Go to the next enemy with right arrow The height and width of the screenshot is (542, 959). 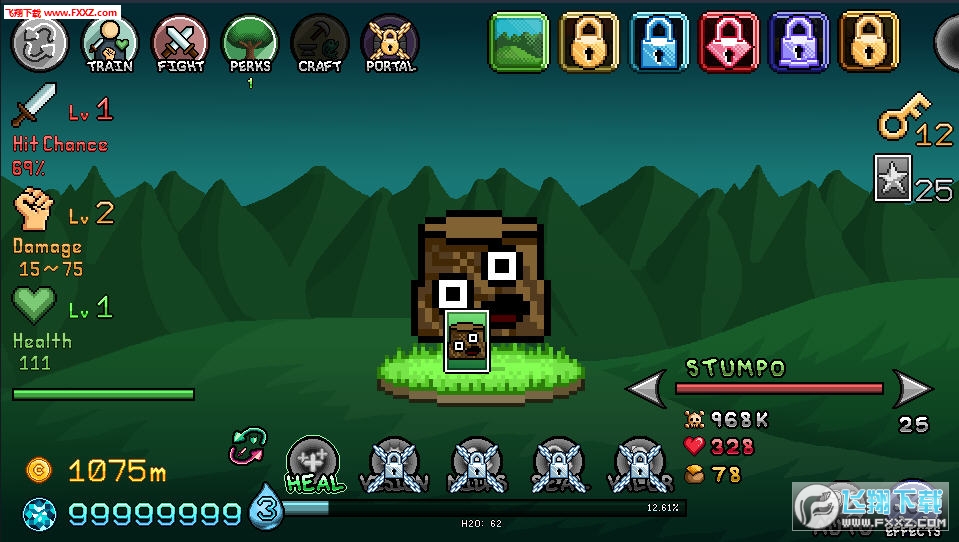pos(911,388)
